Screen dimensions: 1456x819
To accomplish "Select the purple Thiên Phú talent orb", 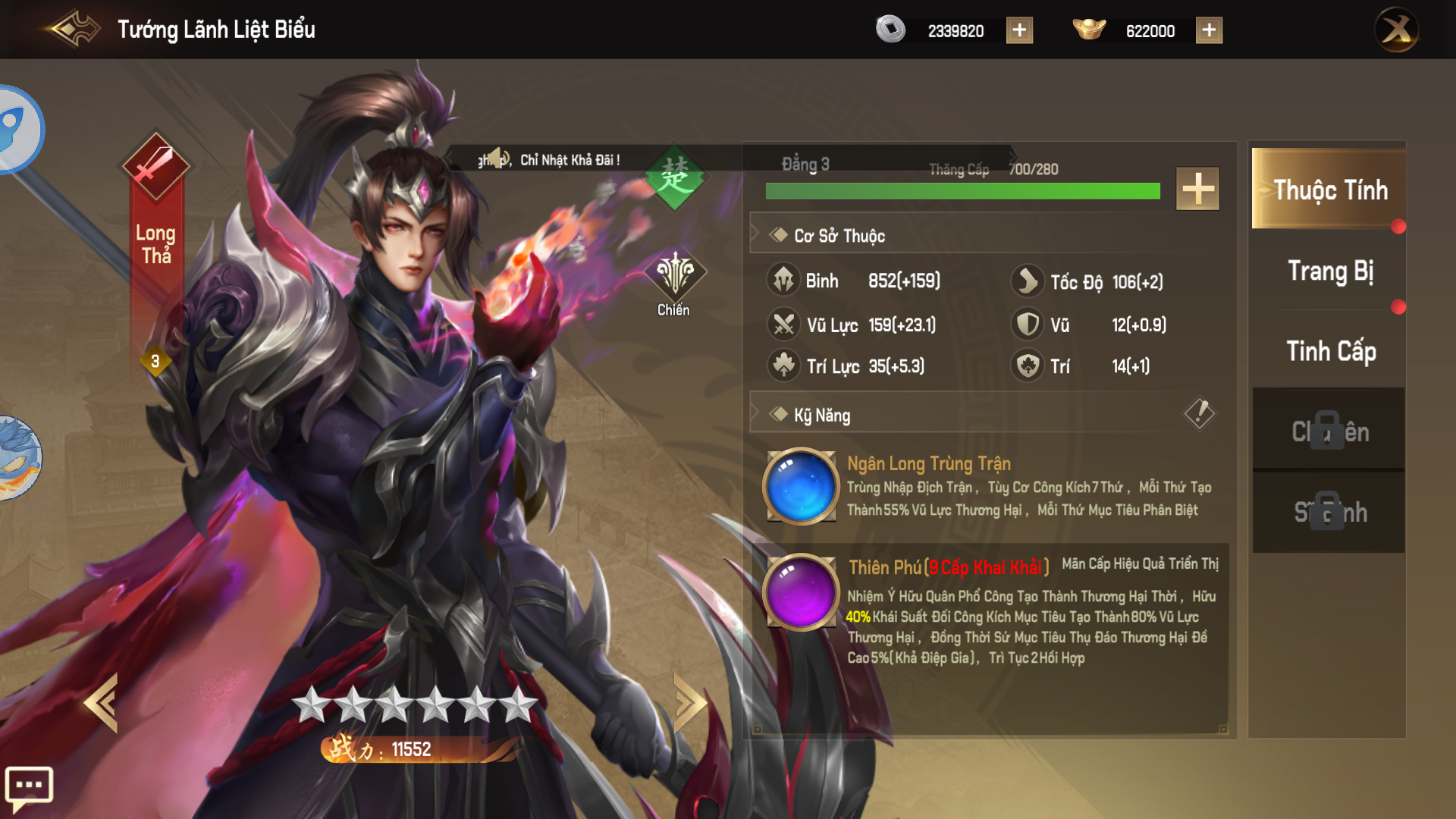I will [x=802, y=592].
